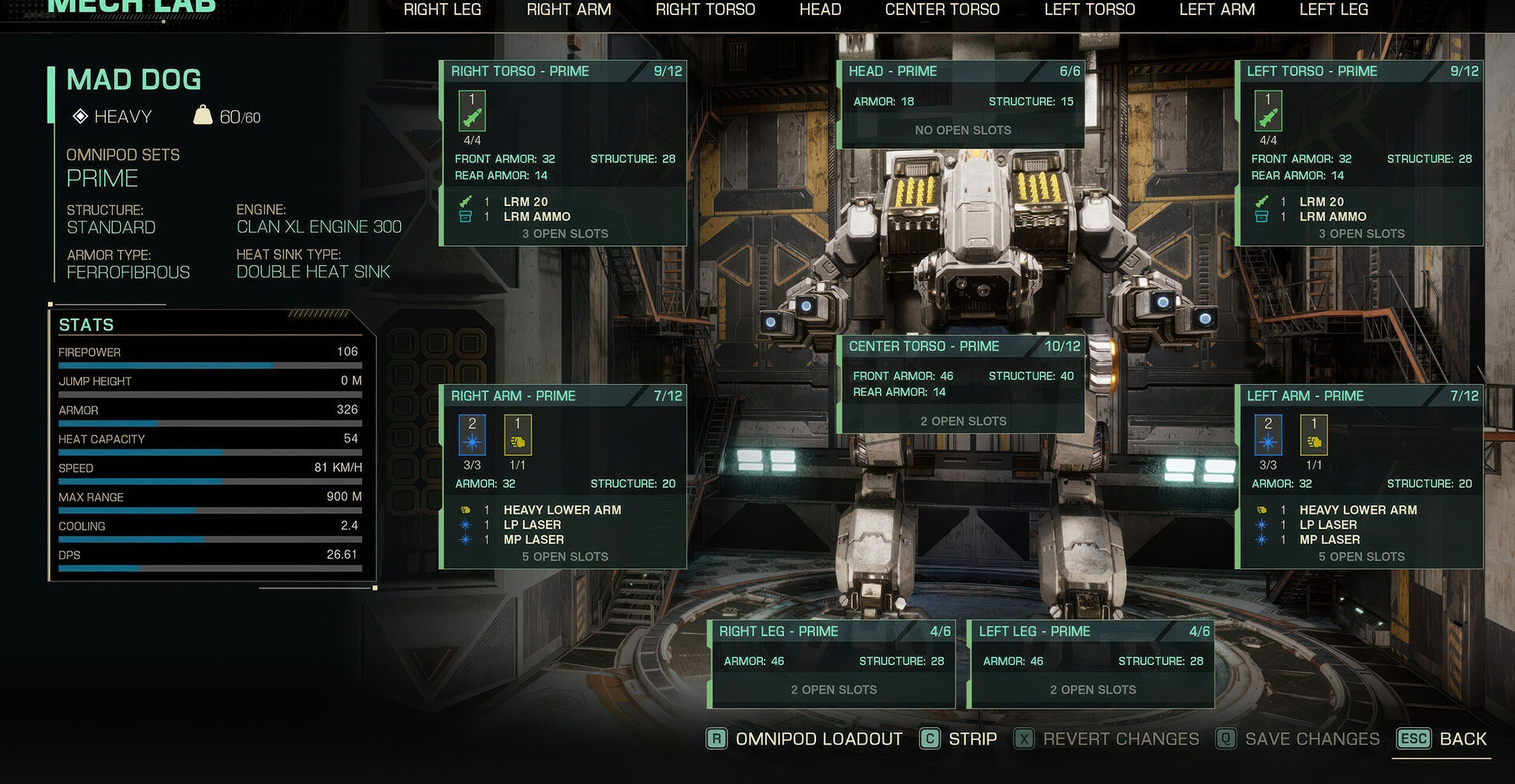Select the Left Arm tab
The height and width of the screenshot is (784, 1515).
pos(1217,10)
